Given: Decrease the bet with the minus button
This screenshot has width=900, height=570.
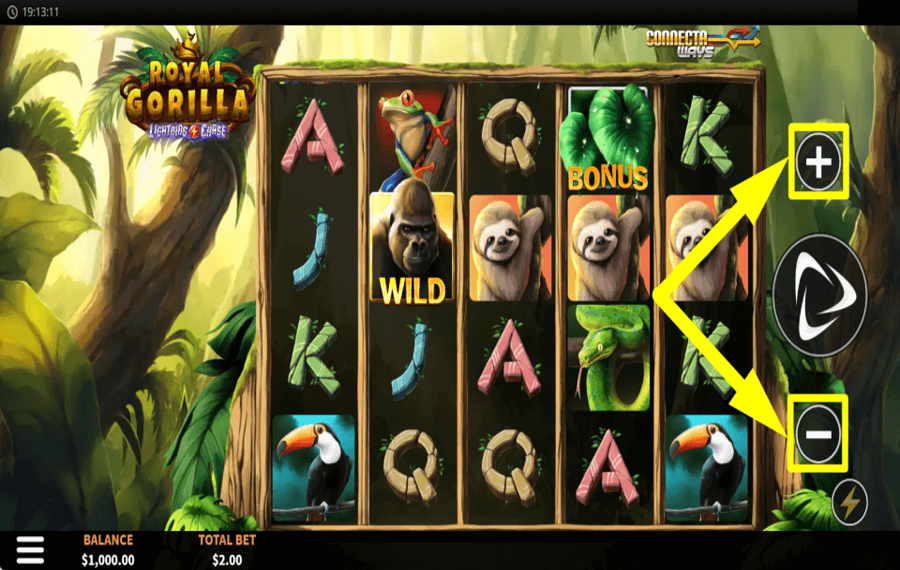Looking at the screenshot, I should [818, 433].
